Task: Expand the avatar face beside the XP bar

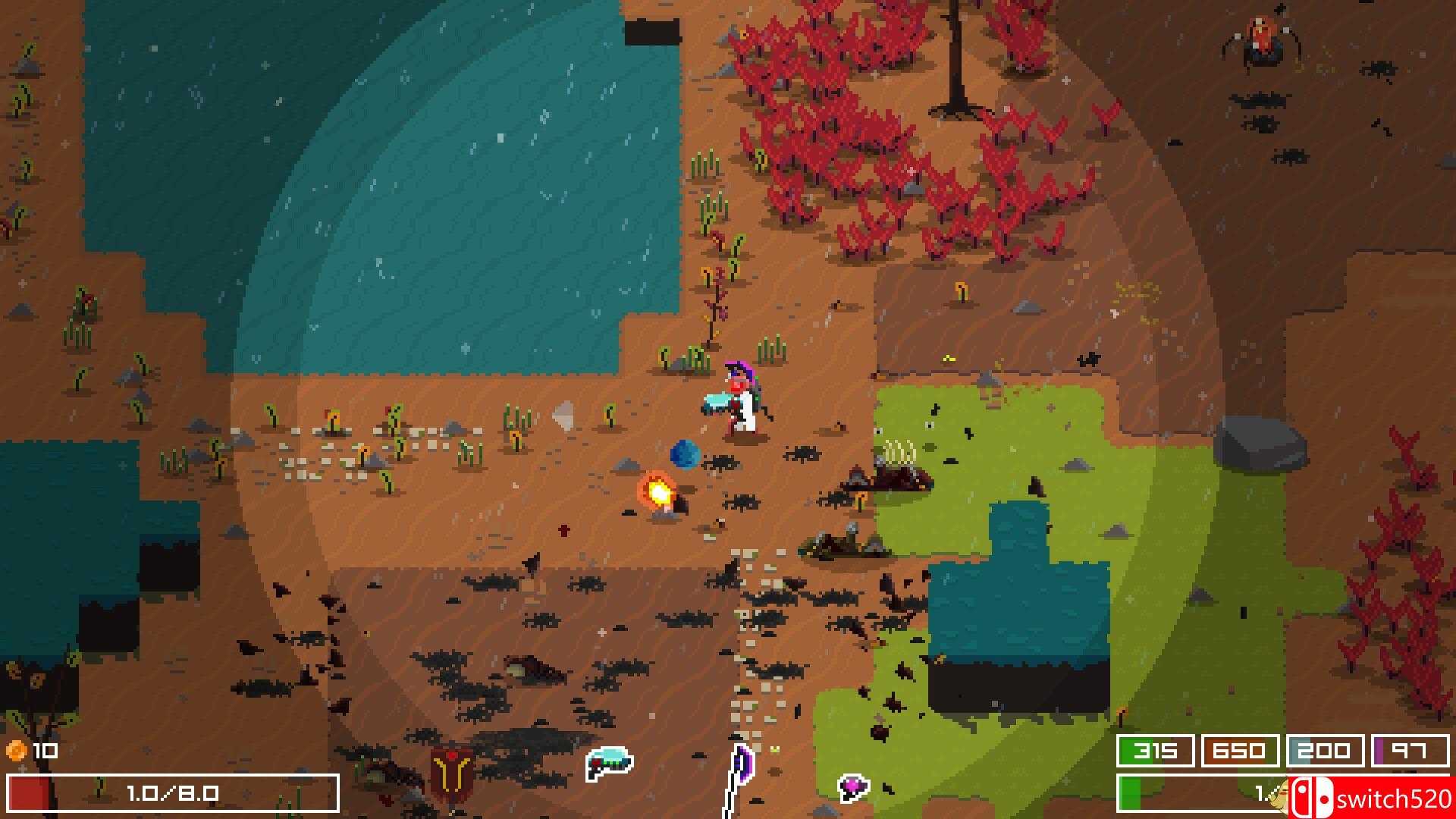Action: [x=1283, y=796]
